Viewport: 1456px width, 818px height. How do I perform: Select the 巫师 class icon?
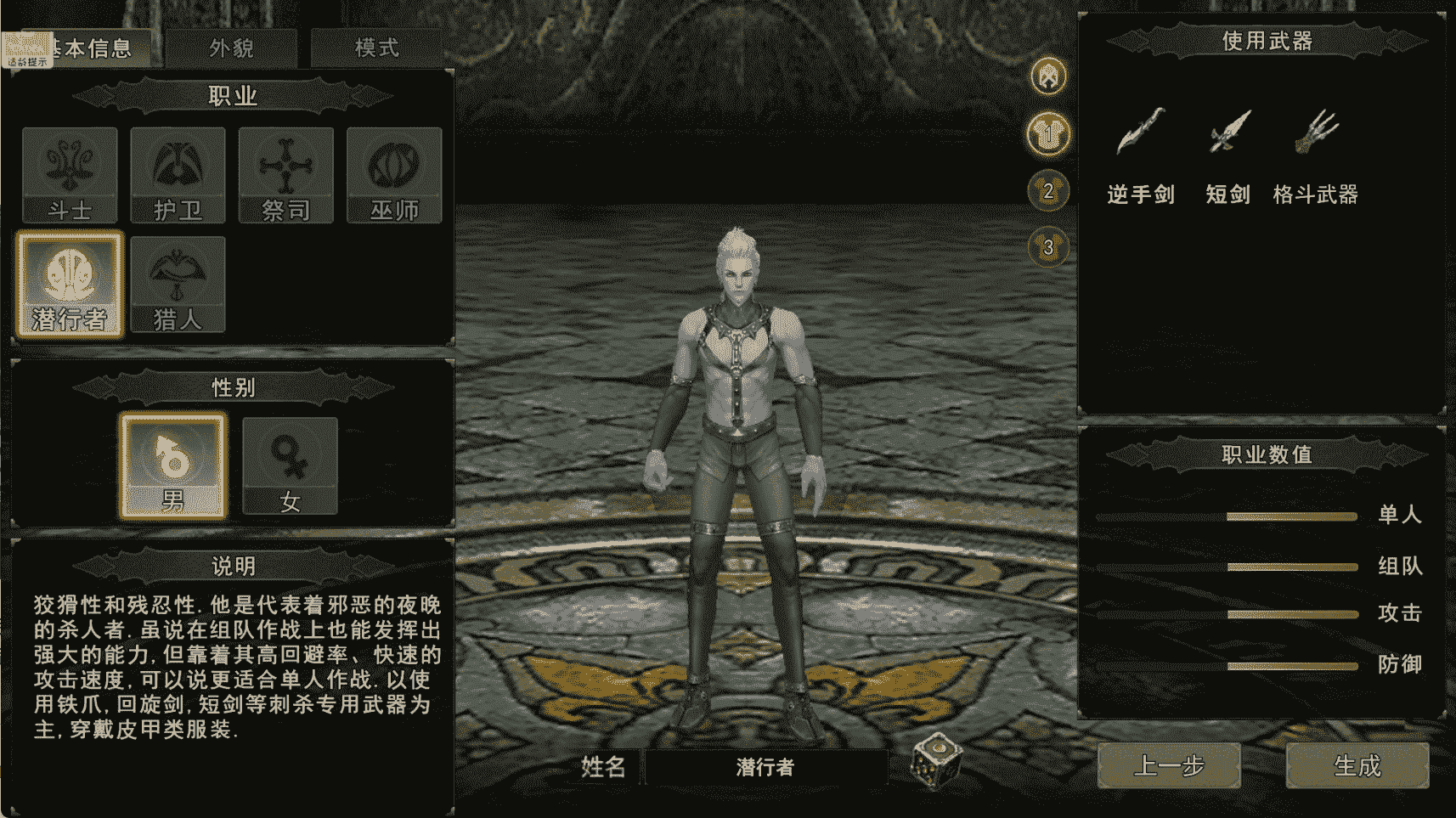pos(393,174)
